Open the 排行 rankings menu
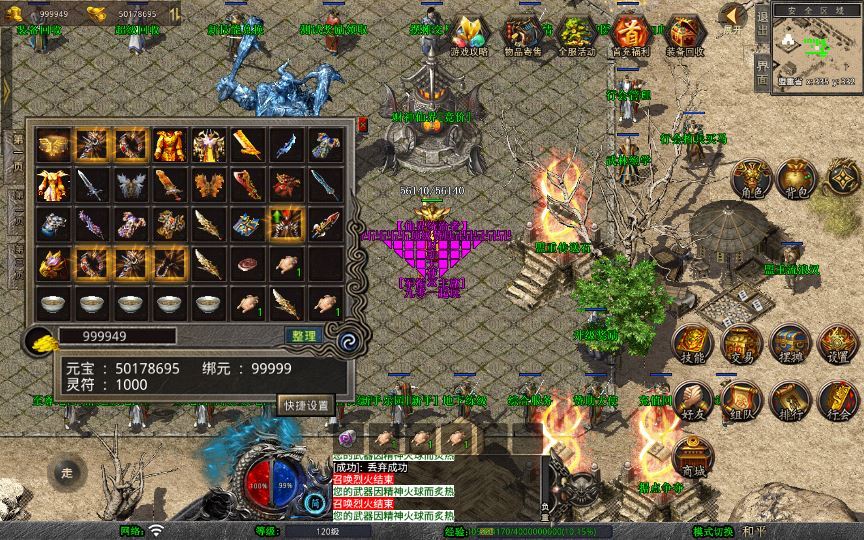 click(790, 400)
